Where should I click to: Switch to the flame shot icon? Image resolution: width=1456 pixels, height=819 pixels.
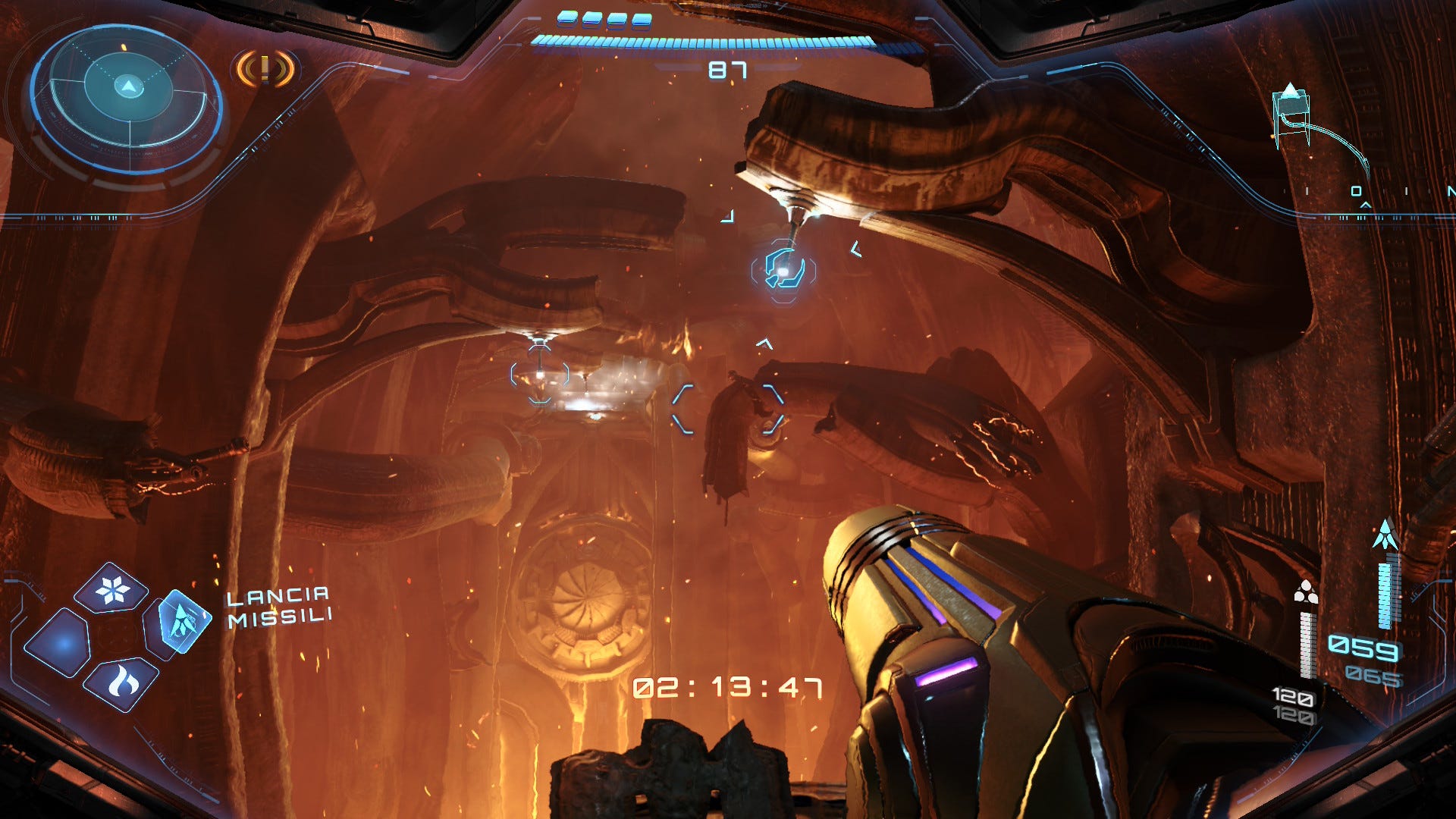click(121, 683)
